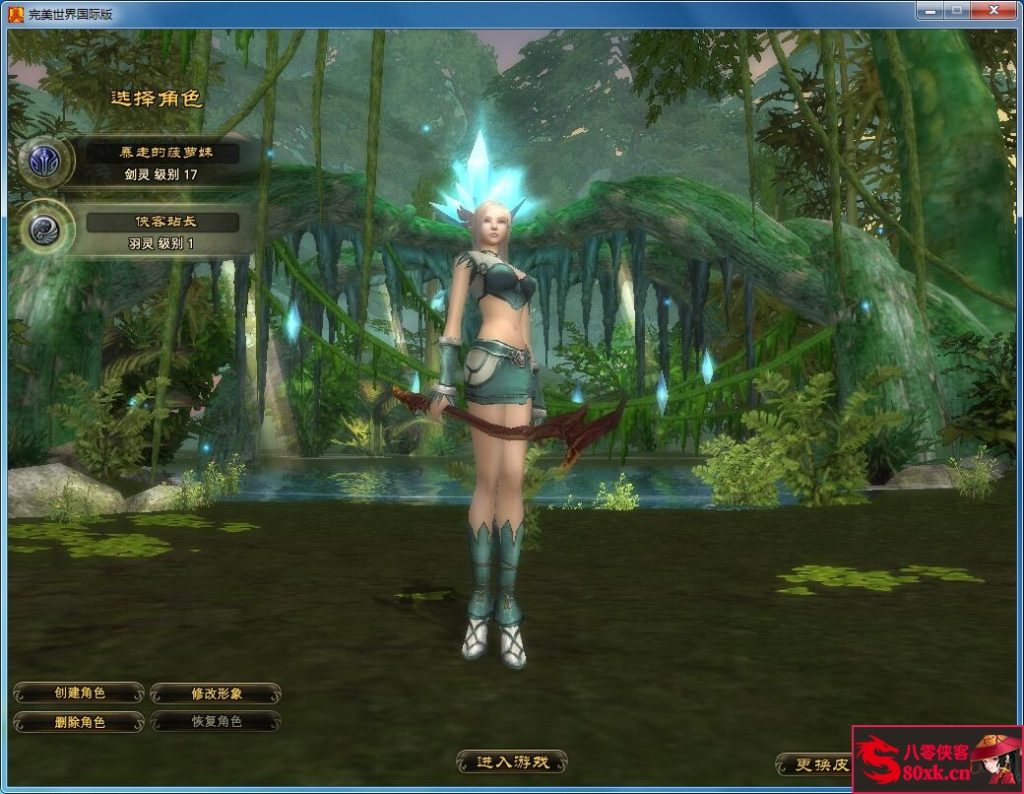1024x794 pixels.
Task: Open 修改形象 to edit appearance
Action: coord(216,693)
